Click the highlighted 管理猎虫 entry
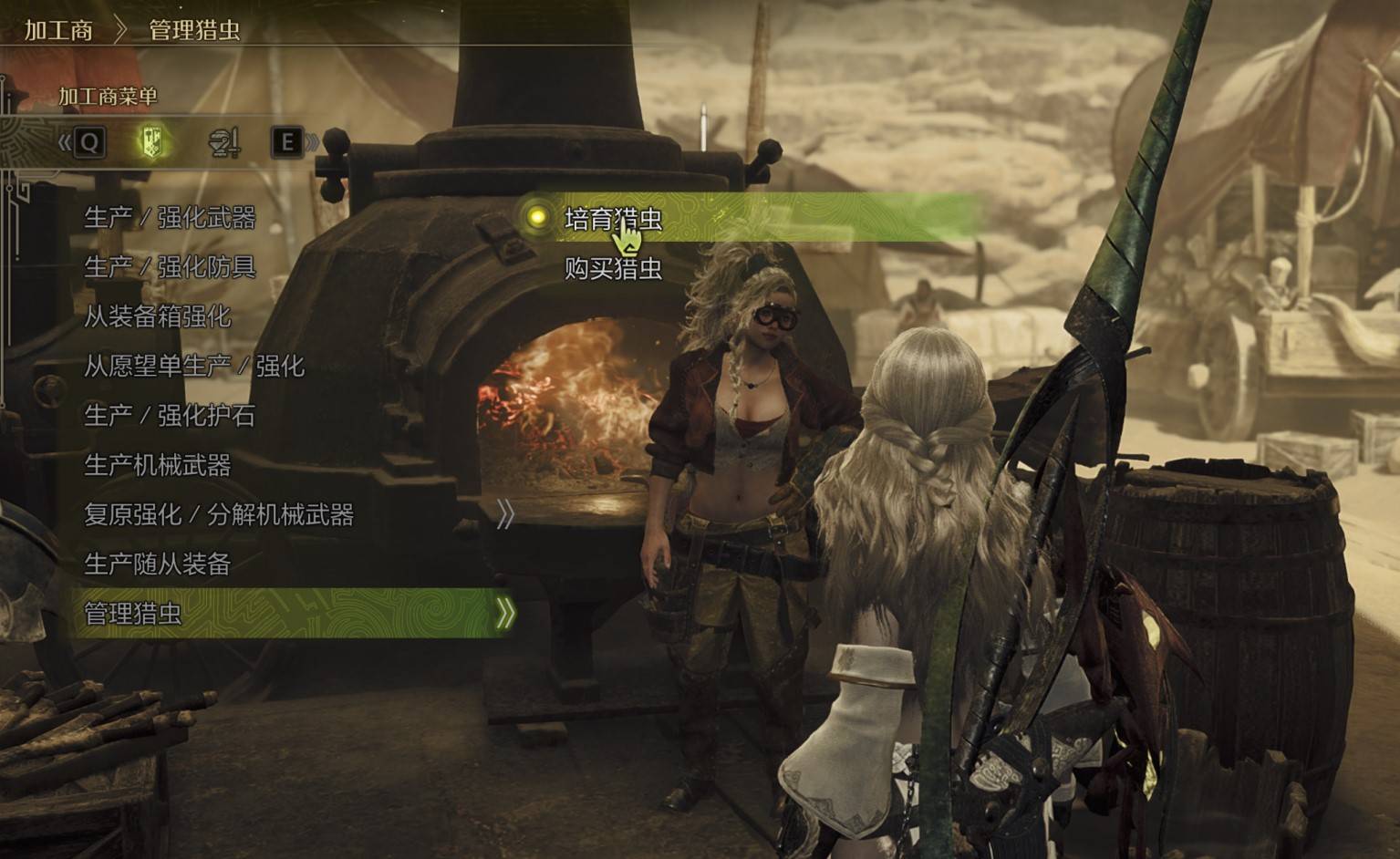 pyautogui.click(x=133, y=614)
